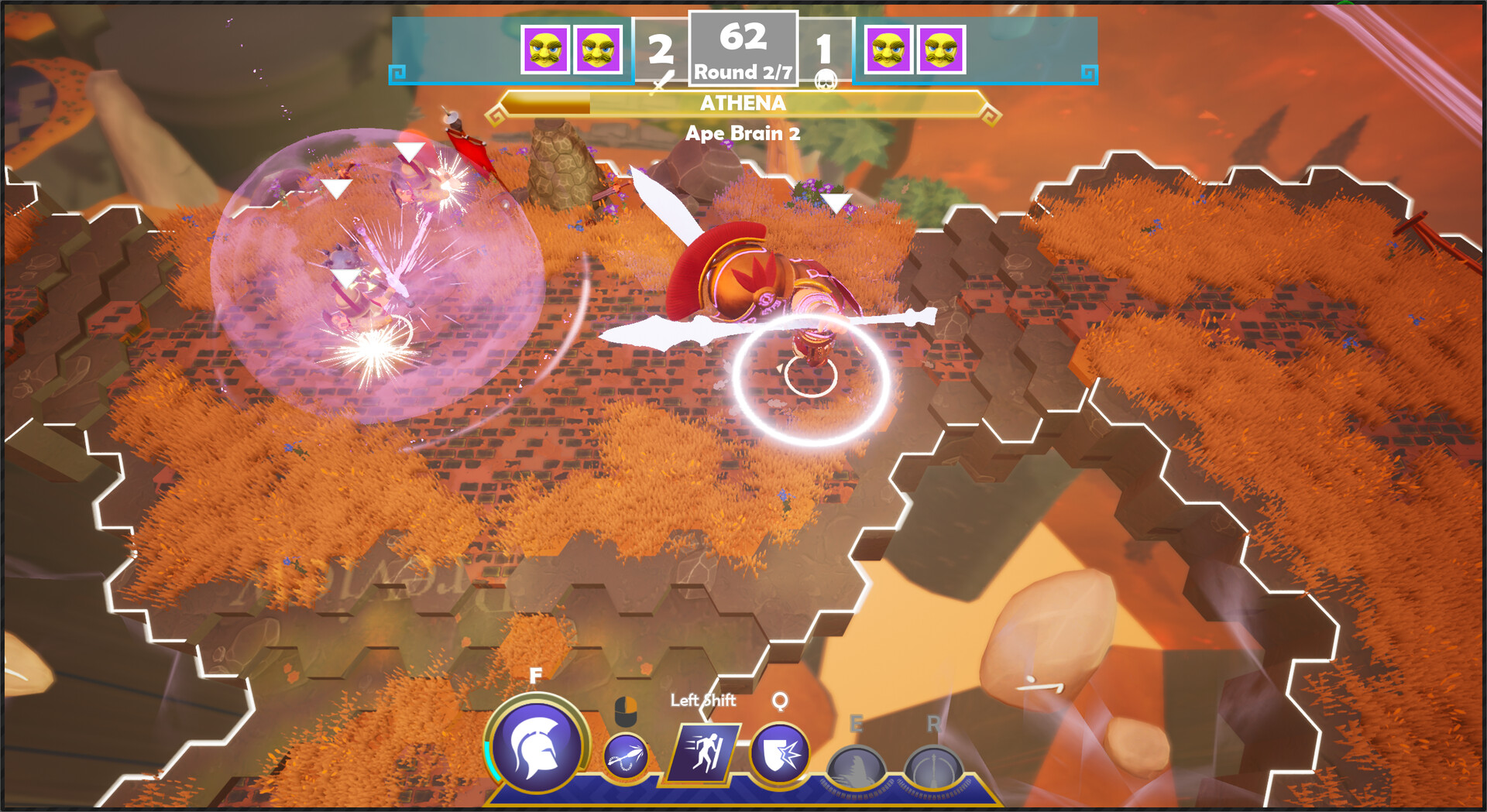Screen dimensions: 1487x812
Task: Click the skull icon beside the death count
Action: tap(826, 80)
